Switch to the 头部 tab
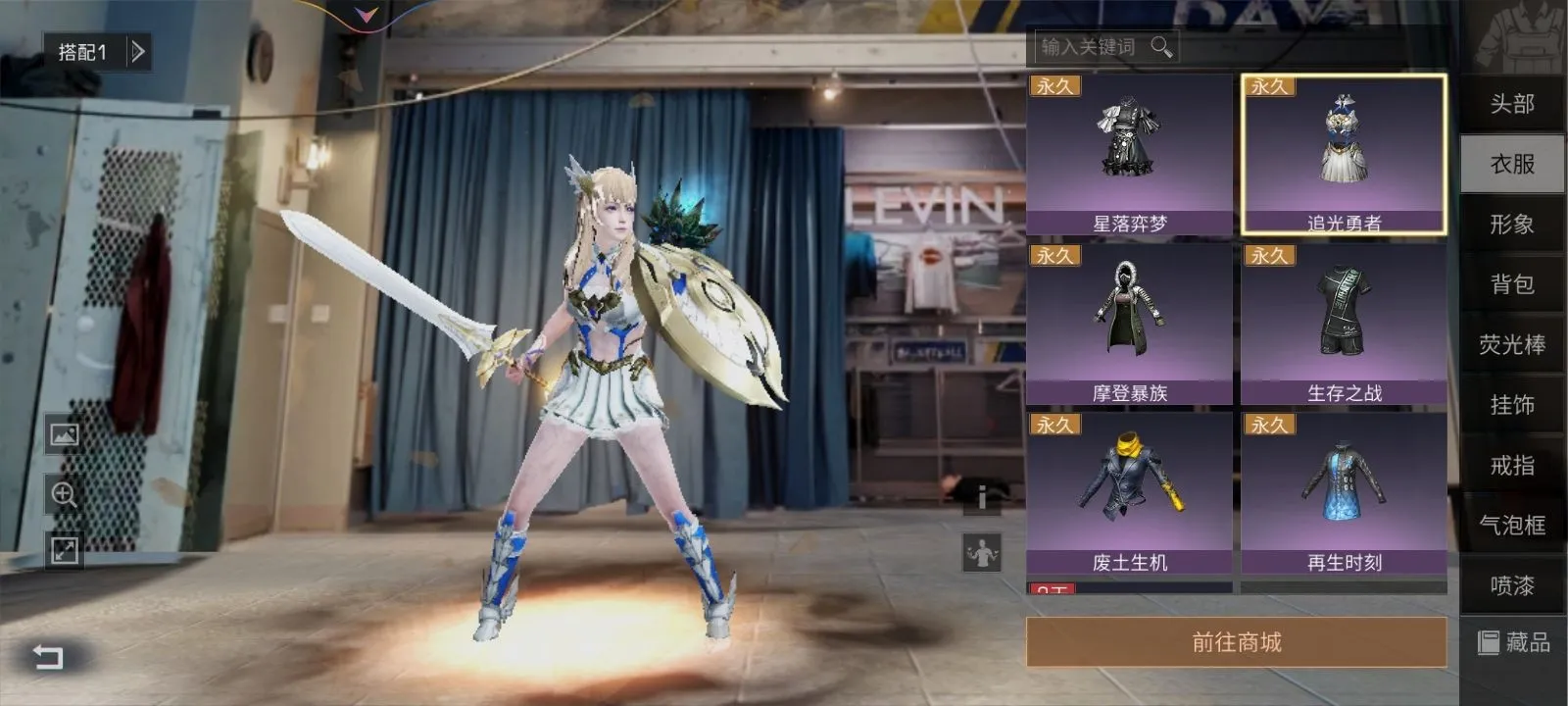This screenshot has width=1568, height=706. pyautogui.click(x=1511, y=104)
